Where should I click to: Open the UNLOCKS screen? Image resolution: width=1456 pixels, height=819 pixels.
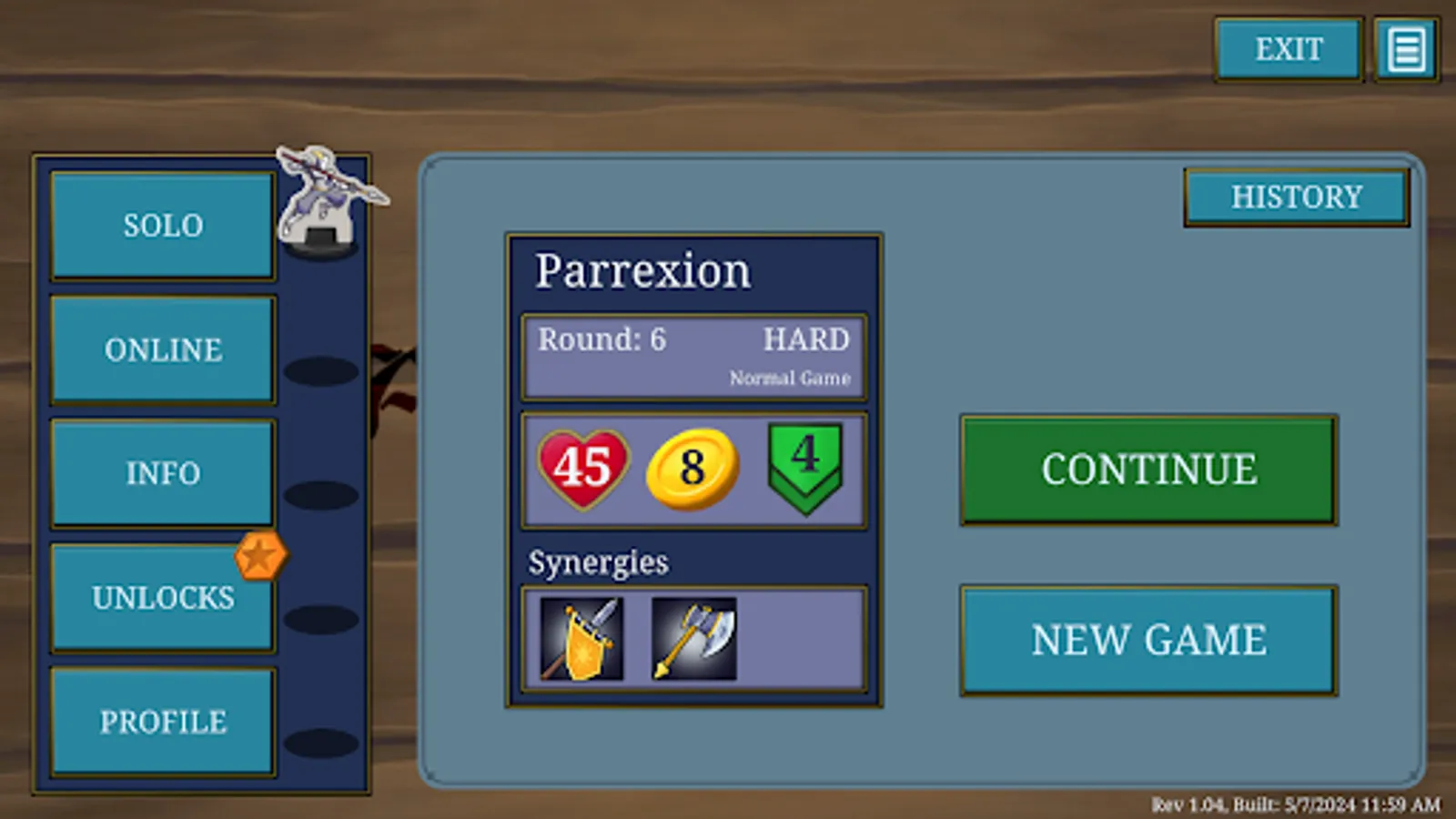click(162, 597)
